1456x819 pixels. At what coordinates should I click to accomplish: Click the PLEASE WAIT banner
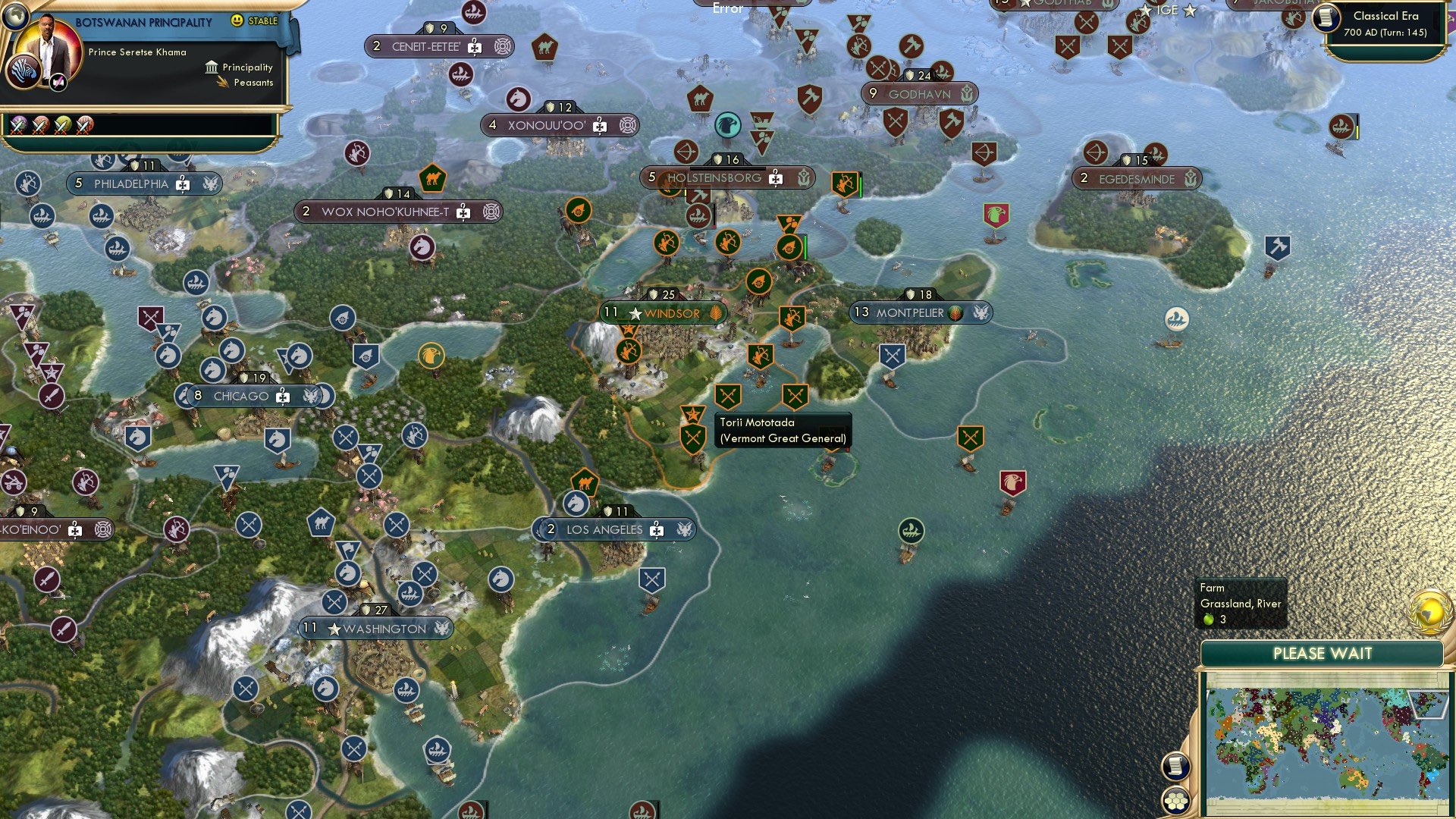(1323, 653)
